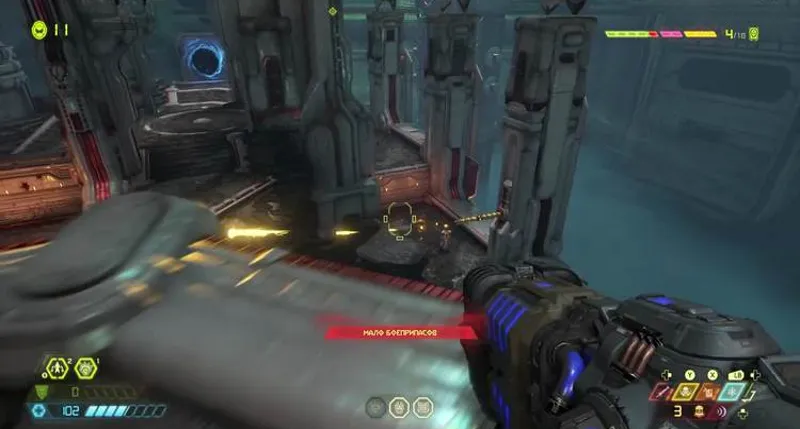The image size is (800, 429).
Task: Select the yellow hexagon figure icon
Action: point(57,368)
